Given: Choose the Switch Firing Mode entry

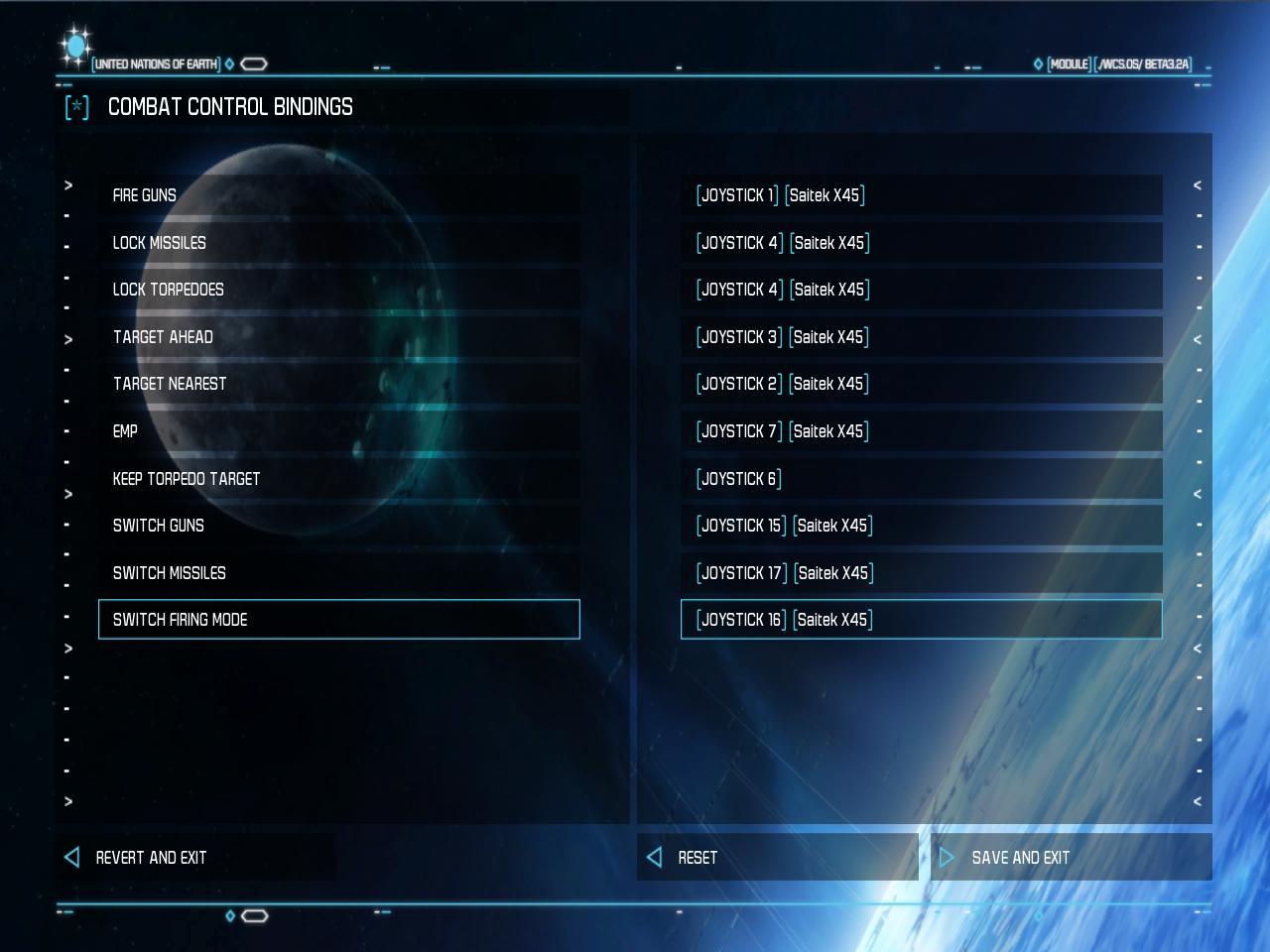Looking at the screenshot, I should tap(338, 620).
